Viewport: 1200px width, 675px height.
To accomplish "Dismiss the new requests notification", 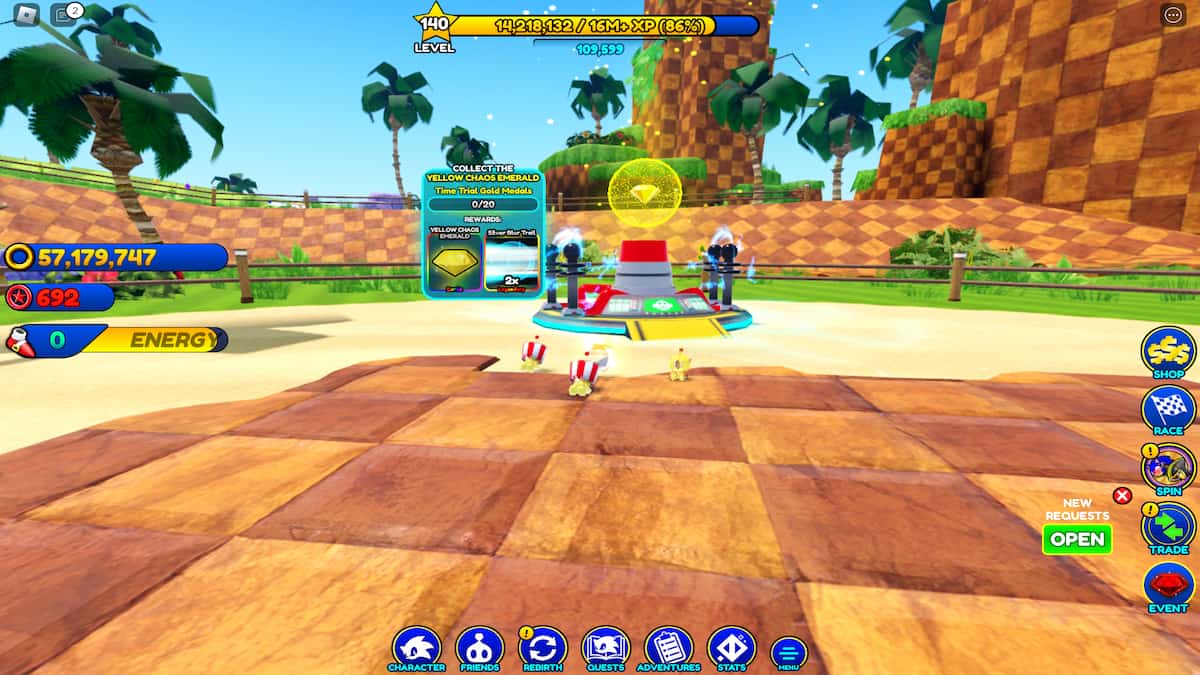I will (x=1122, y=495).
